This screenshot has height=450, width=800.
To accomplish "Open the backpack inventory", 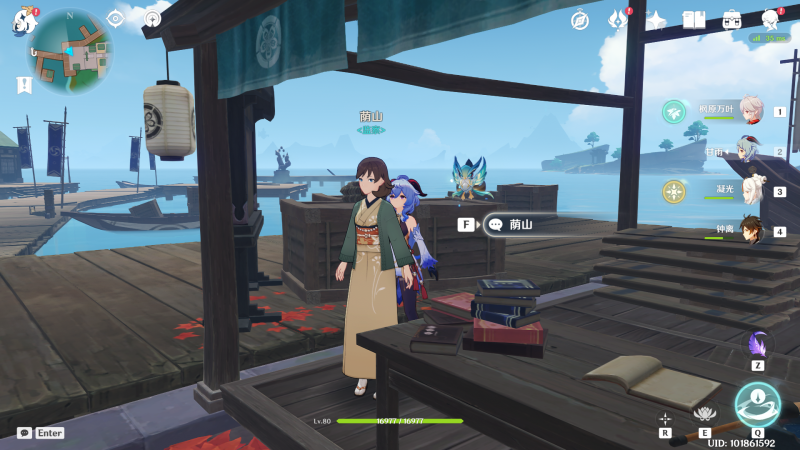I will click(732, 20).
